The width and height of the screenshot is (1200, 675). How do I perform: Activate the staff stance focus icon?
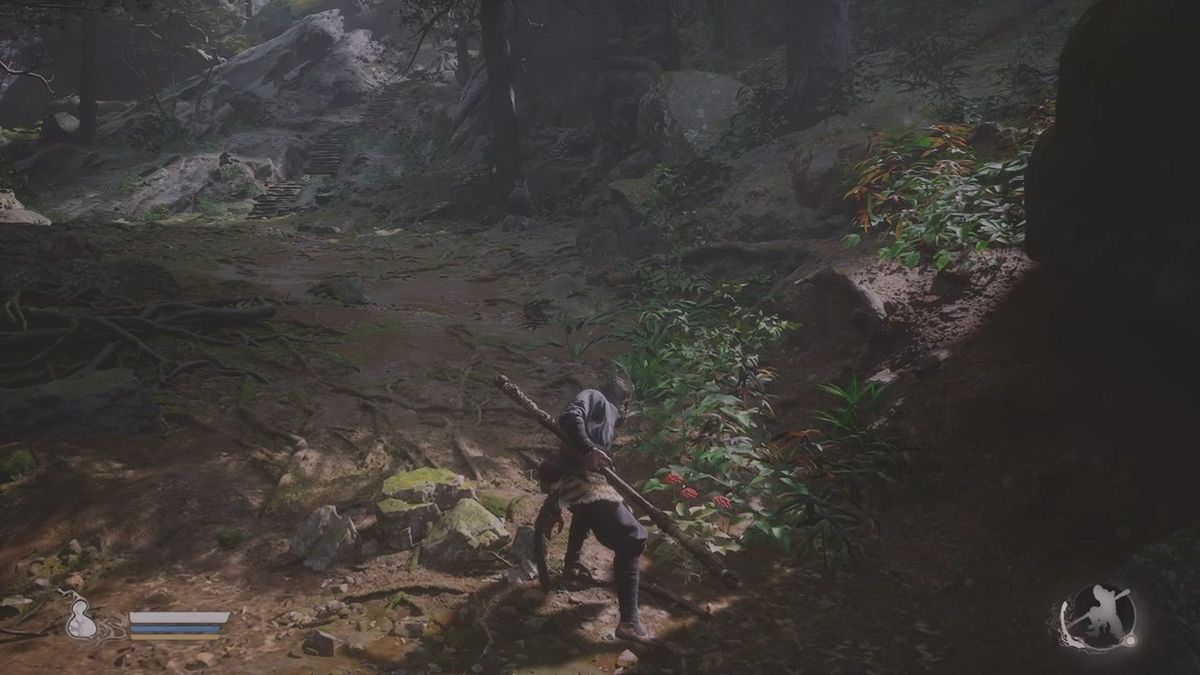pyautogui.click(x=1097, y=615)
